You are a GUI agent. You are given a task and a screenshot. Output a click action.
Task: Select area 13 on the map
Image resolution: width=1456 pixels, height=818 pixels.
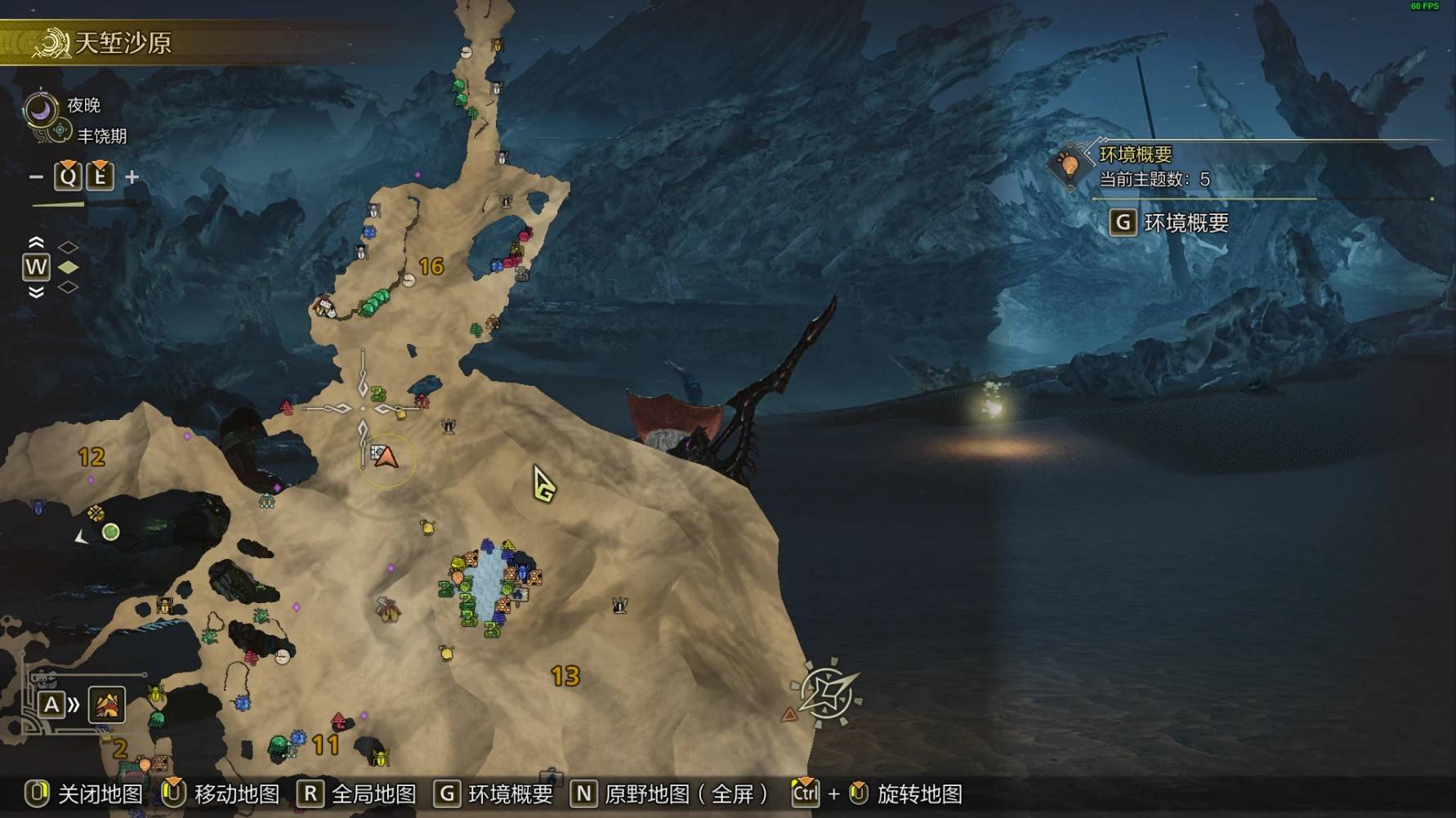tap(565, 676)
